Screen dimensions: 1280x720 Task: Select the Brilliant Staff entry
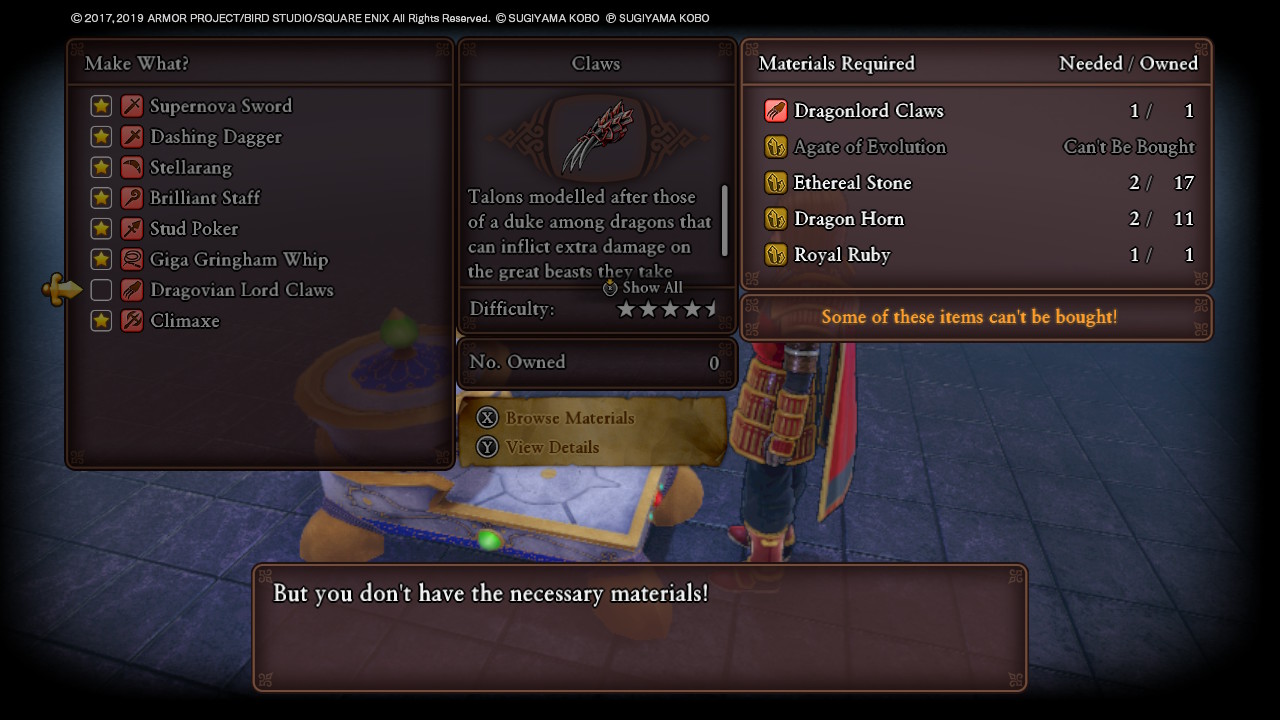tap(204, 198)
